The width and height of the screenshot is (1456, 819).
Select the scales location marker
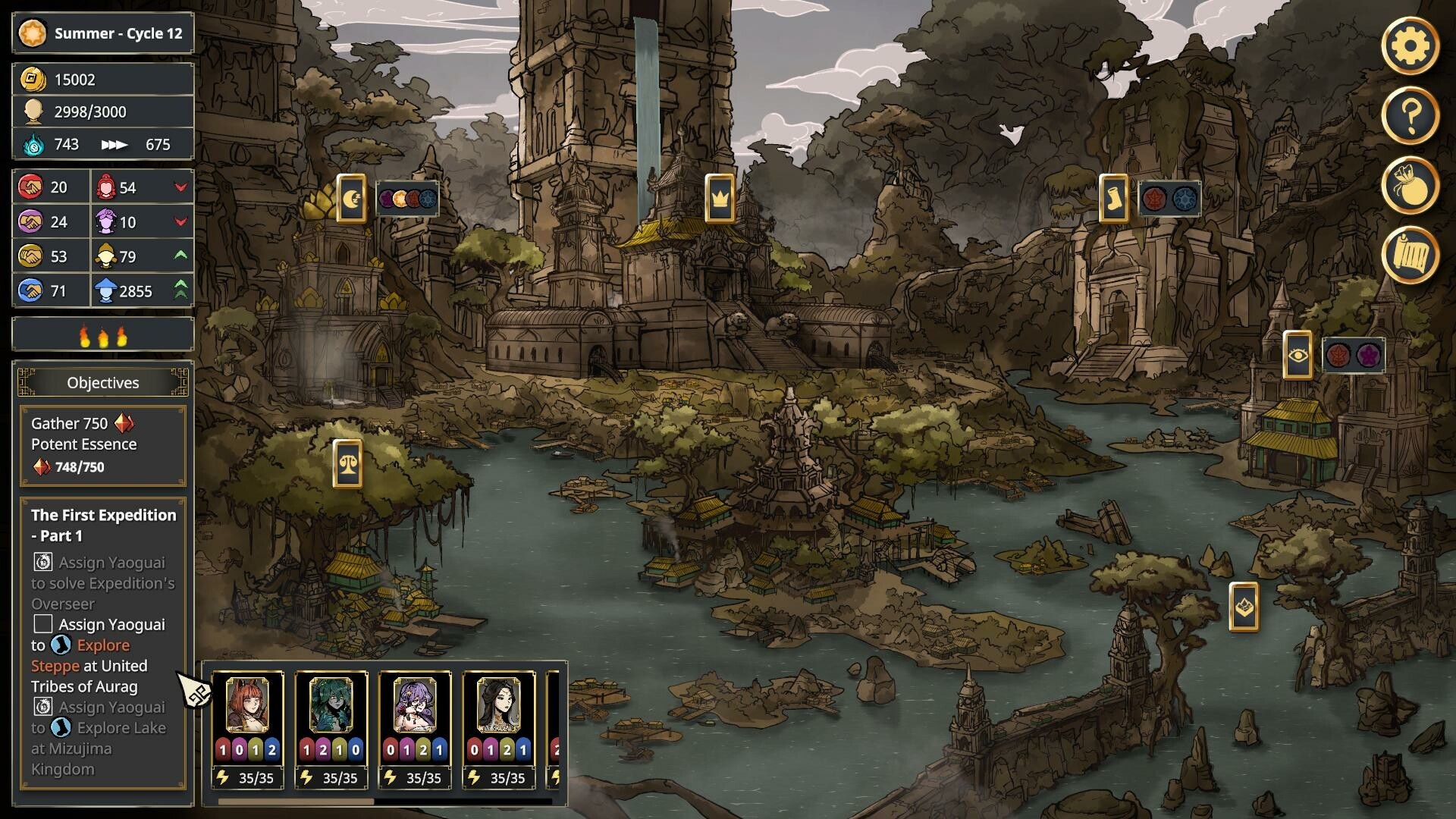click(x=347, y=463)
